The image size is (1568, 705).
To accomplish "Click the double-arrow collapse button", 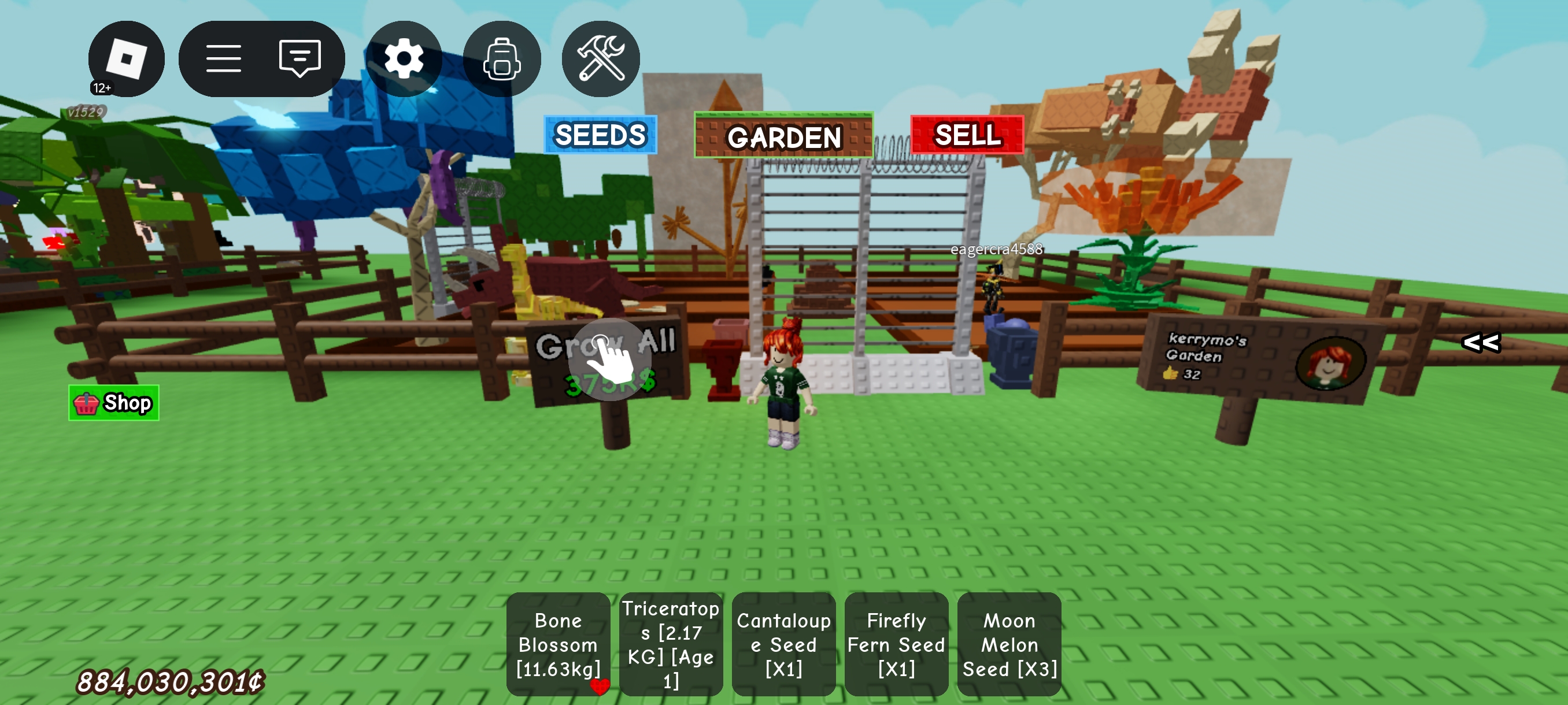I will [x=1480, y=343].
